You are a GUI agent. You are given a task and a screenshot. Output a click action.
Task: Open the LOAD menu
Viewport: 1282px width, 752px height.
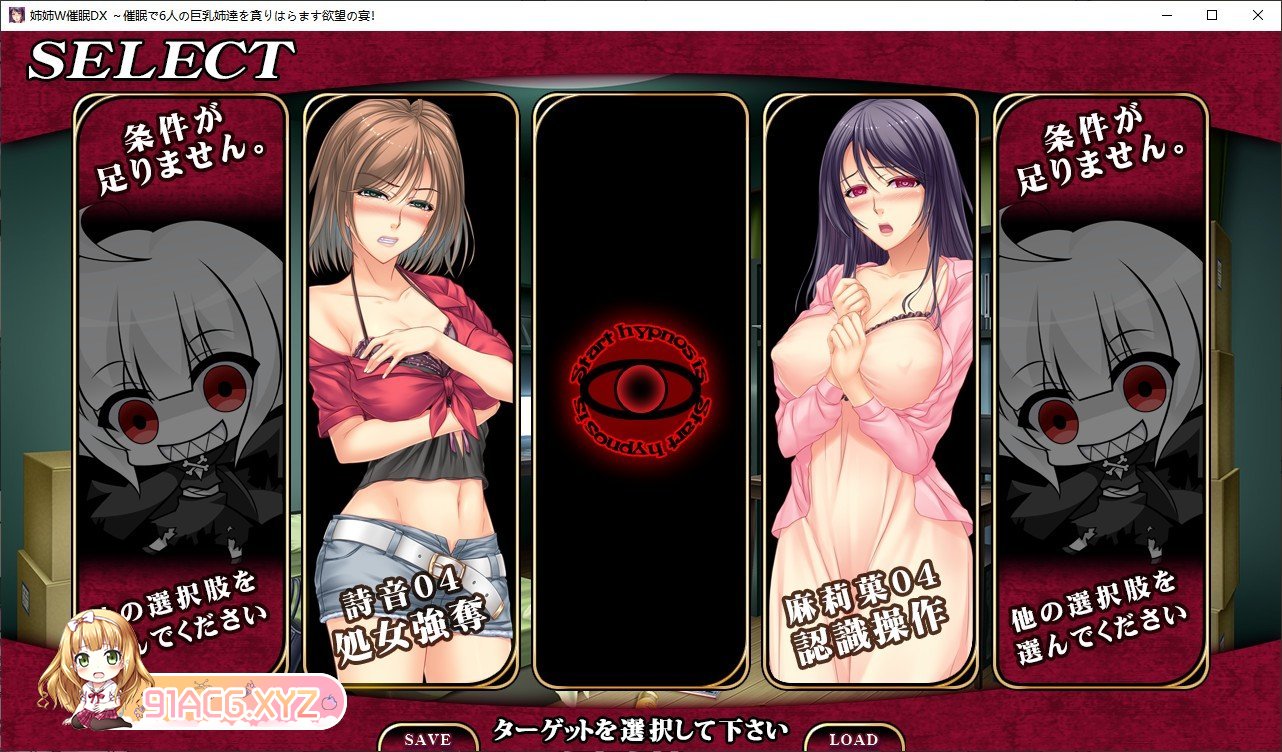853,739
